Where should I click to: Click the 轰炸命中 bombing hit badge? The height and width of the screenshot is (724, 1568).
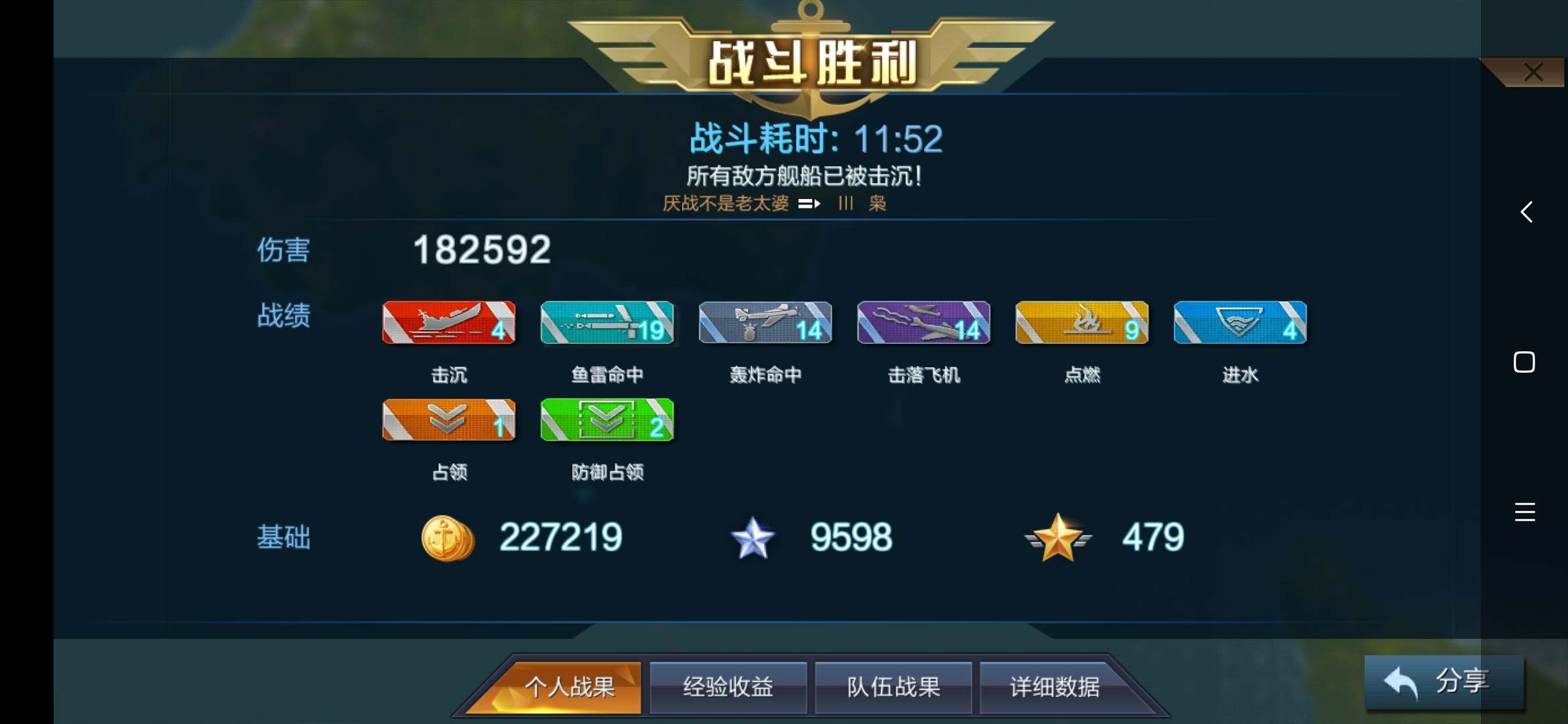tap(765, 323)
